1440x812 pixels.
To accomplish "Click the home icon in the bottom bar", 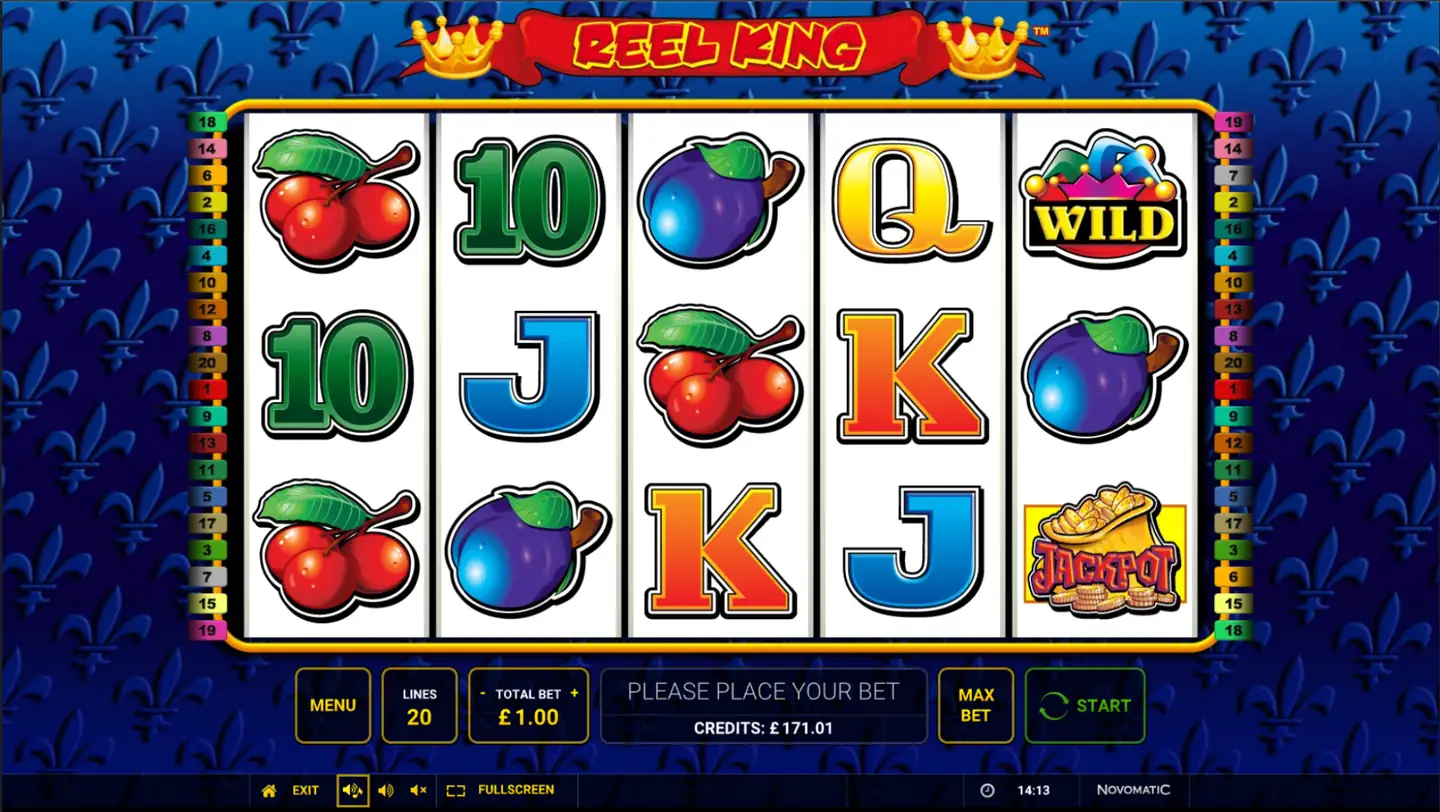I will click(x=267, y=790).
